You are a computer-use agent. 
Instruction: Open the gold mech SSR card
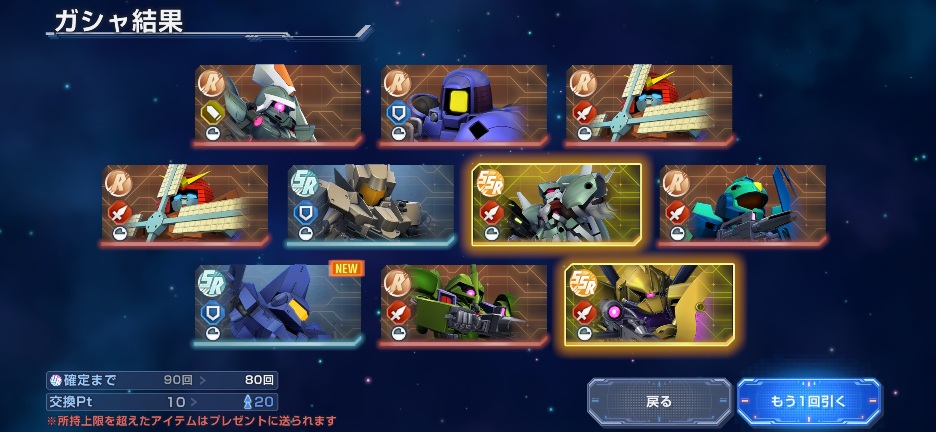649,304
